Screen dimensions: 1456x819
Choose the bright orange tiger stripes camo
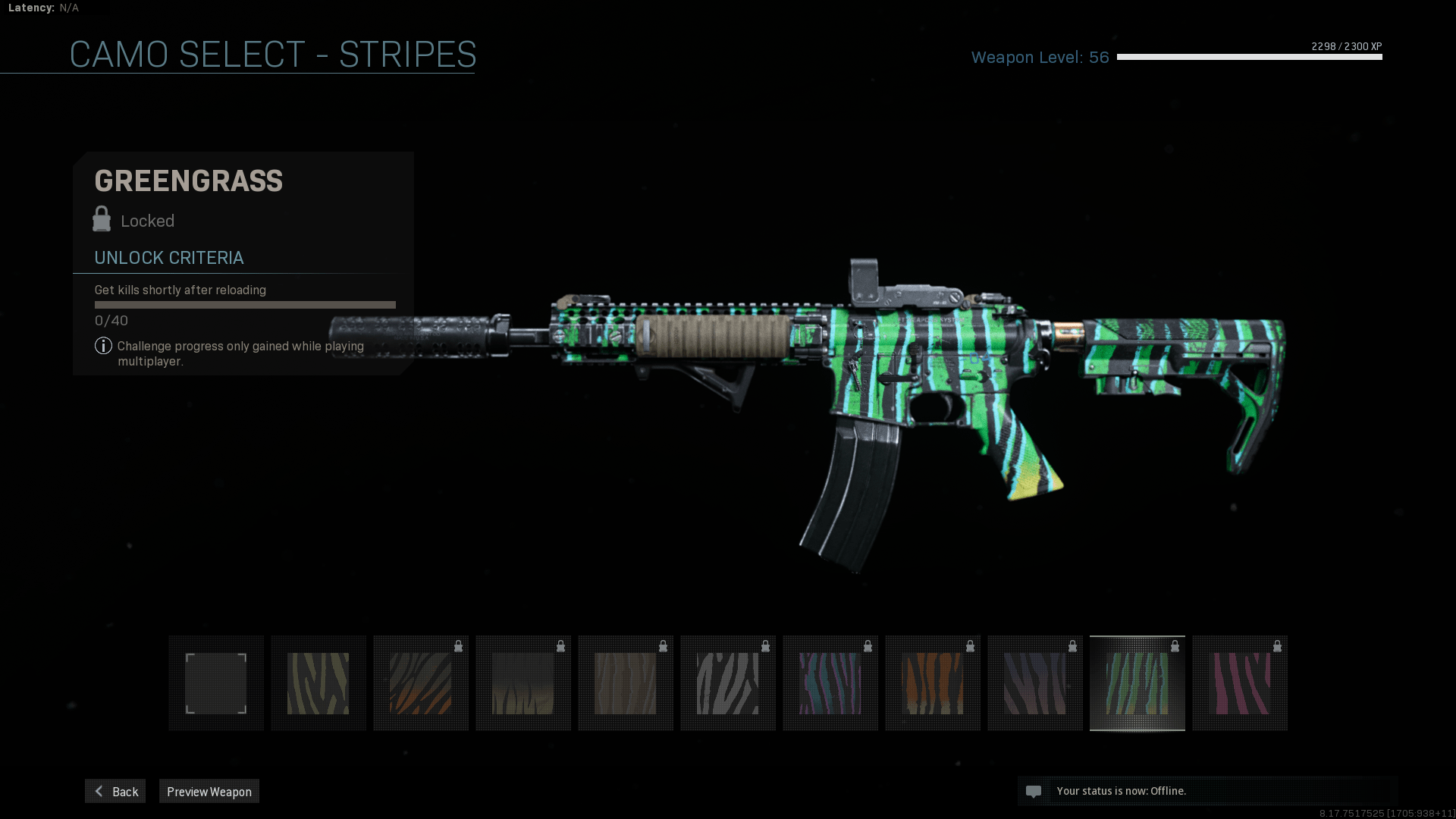(933, 683)
